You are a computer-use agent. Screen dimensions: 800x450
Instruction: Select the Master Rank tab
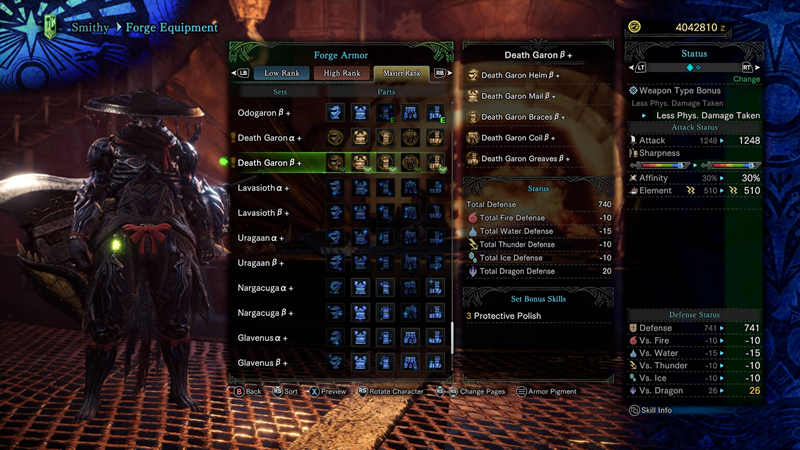[x=400, y=73]
